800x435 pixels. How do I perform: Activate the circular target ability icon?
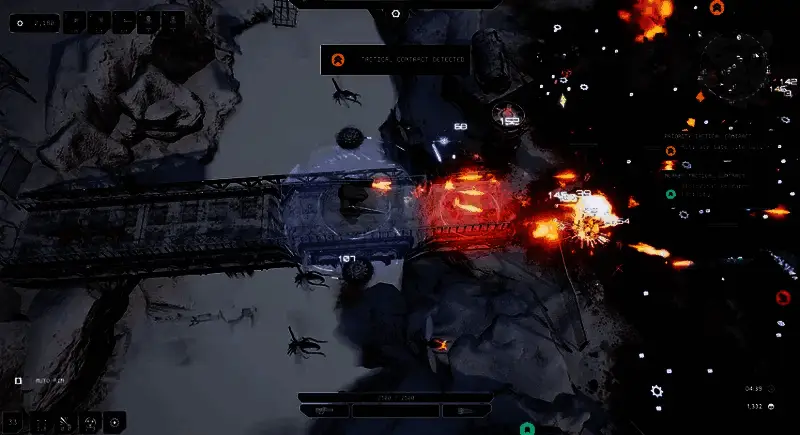116,423
